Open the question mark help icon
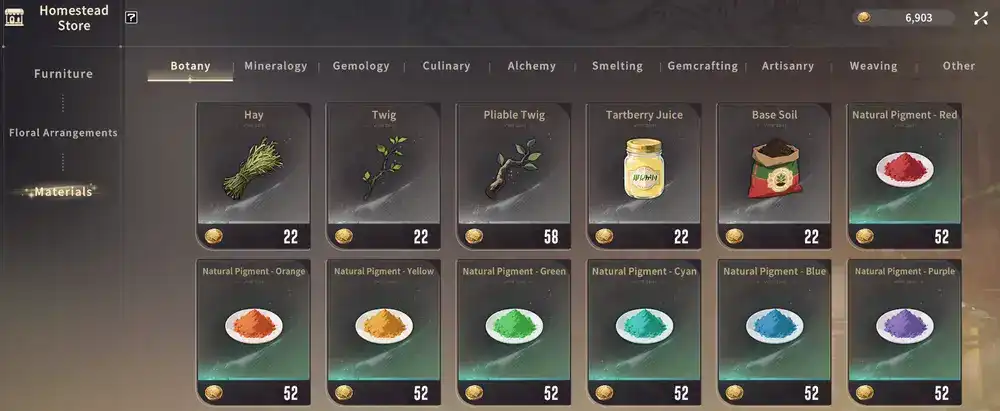The height and width of the screenshot is (411, 1000). pyautogui.click(x=132, y=18)
